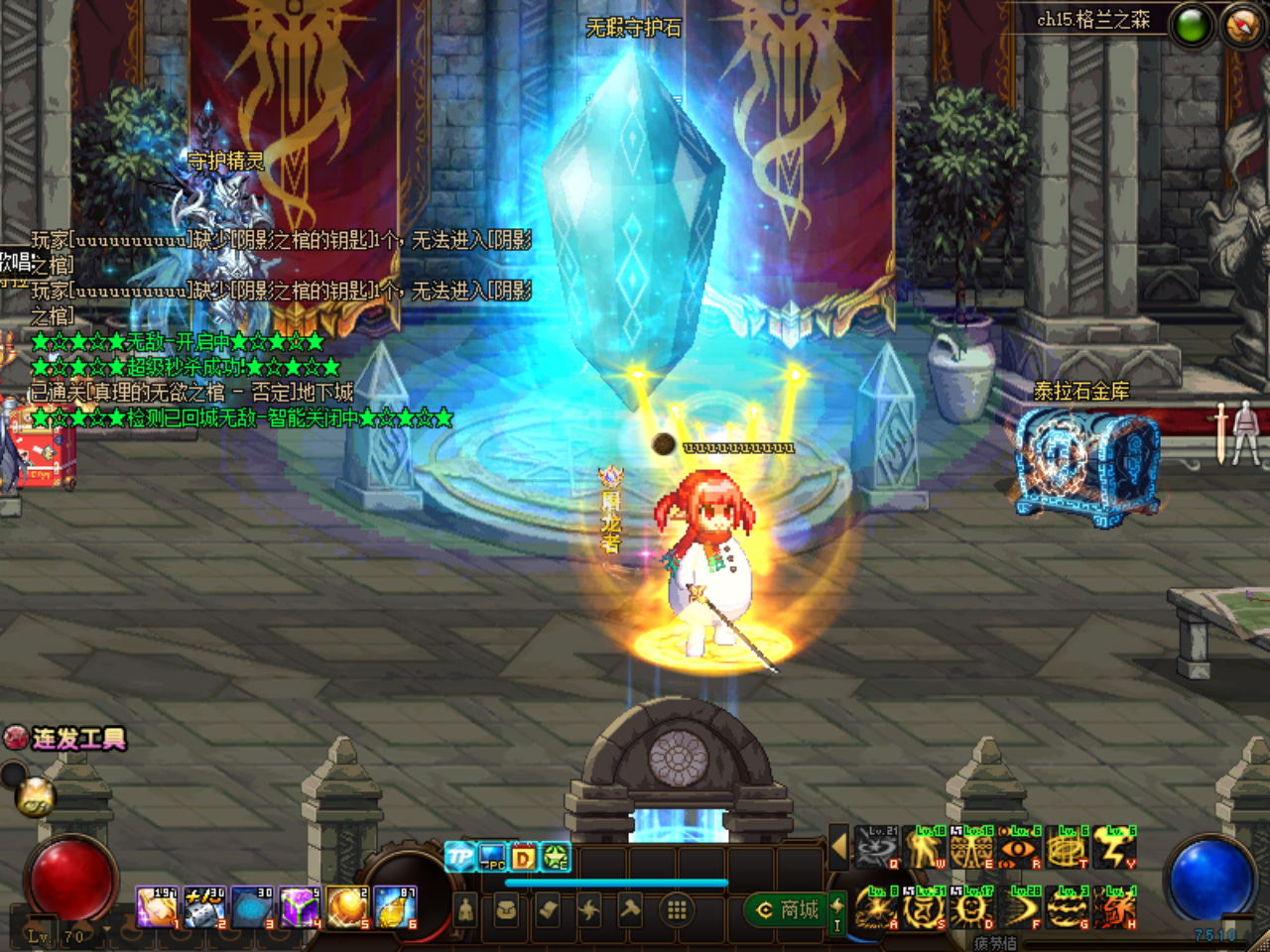Collapse the skill bar with the arrow
Viewport: 1270px width, 952px height.
[x=838, y=848]
